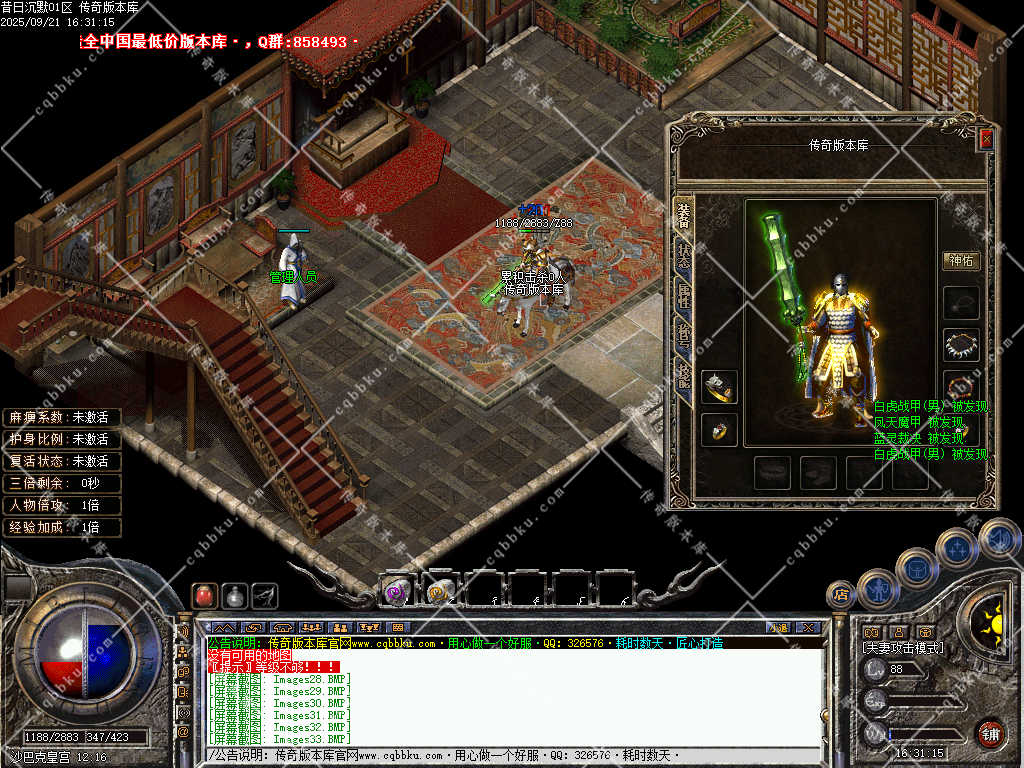Screen dimensions: 1024x768
Task: Click the chat input line
Action: pyautogui.click(x=500, y=754)
